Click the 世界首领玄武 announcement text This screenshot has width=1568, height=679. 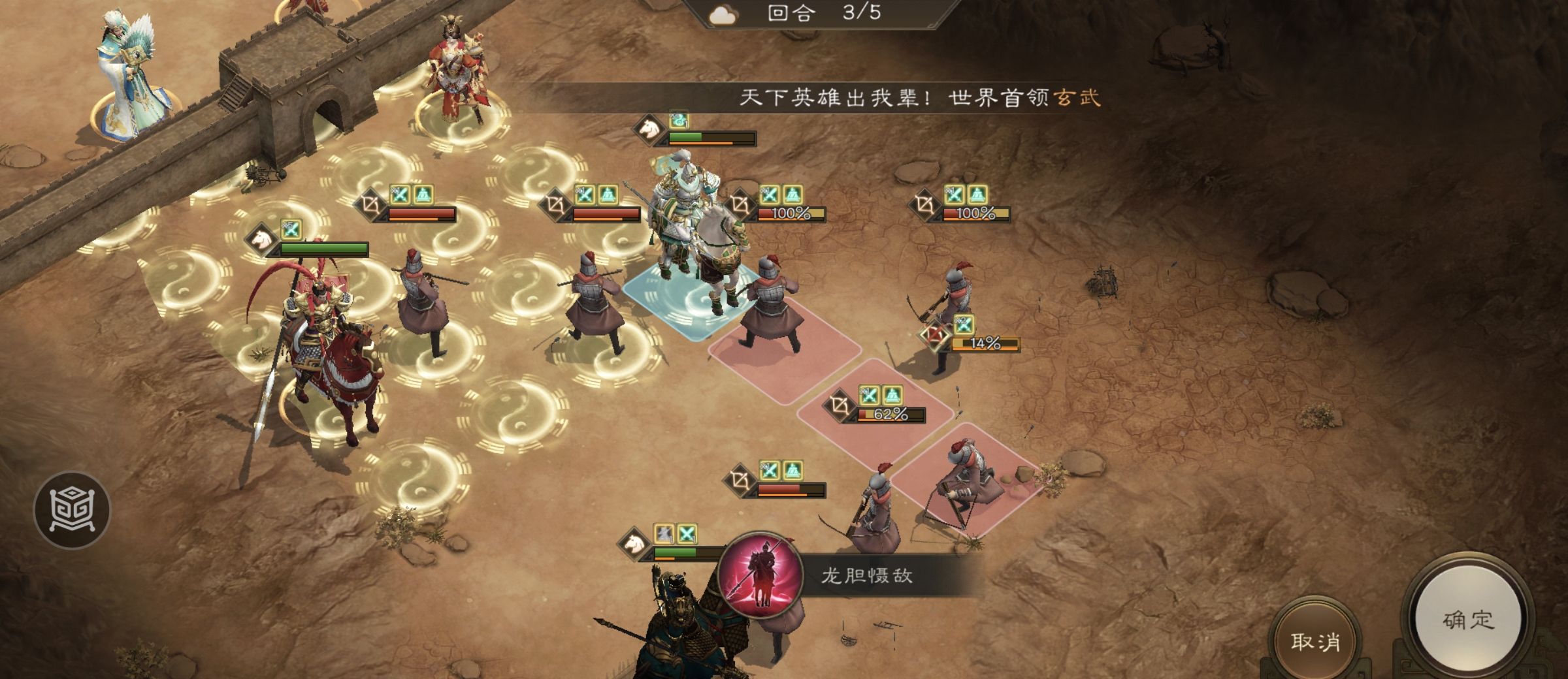(1013, 96)
